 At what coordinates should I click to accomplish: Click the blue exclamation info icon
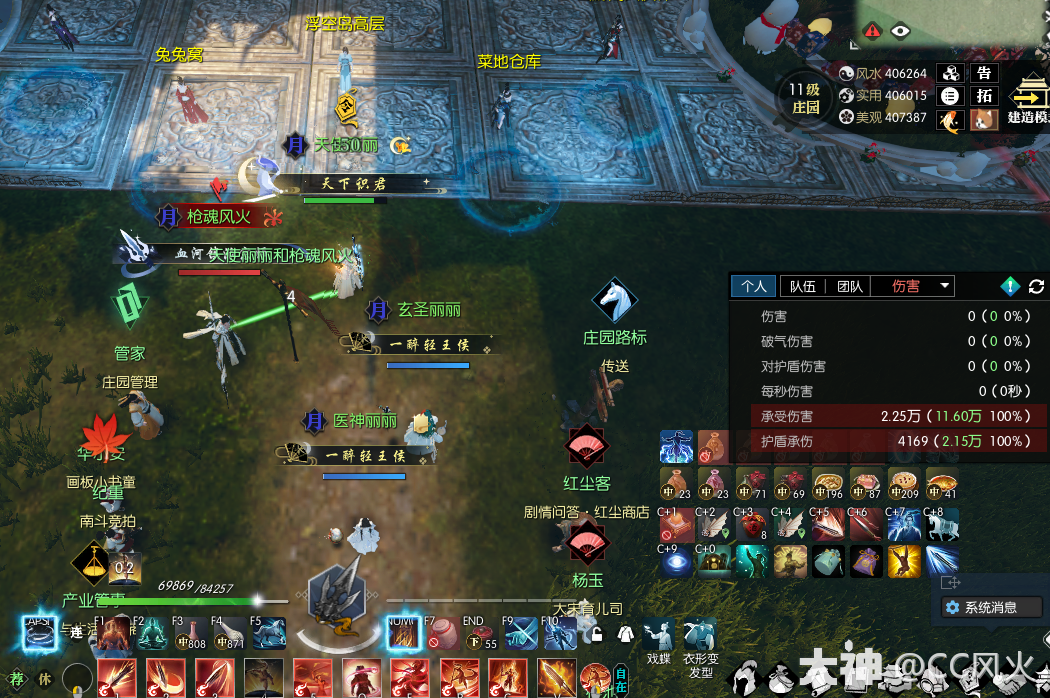1010,287
